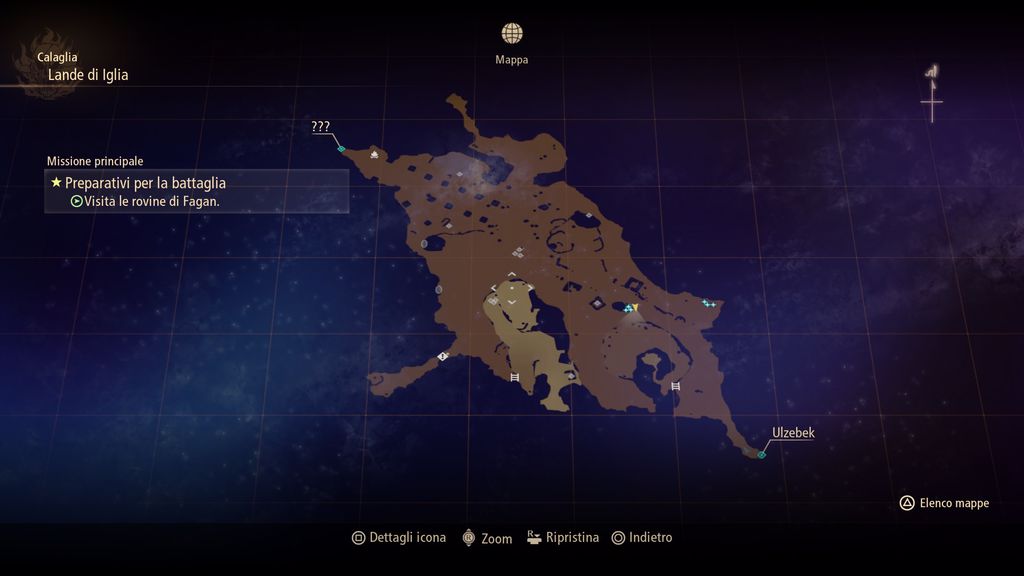Select the yellow player position arrow
This screenshot has width=1024, height=576.
(x=634, y=308)
